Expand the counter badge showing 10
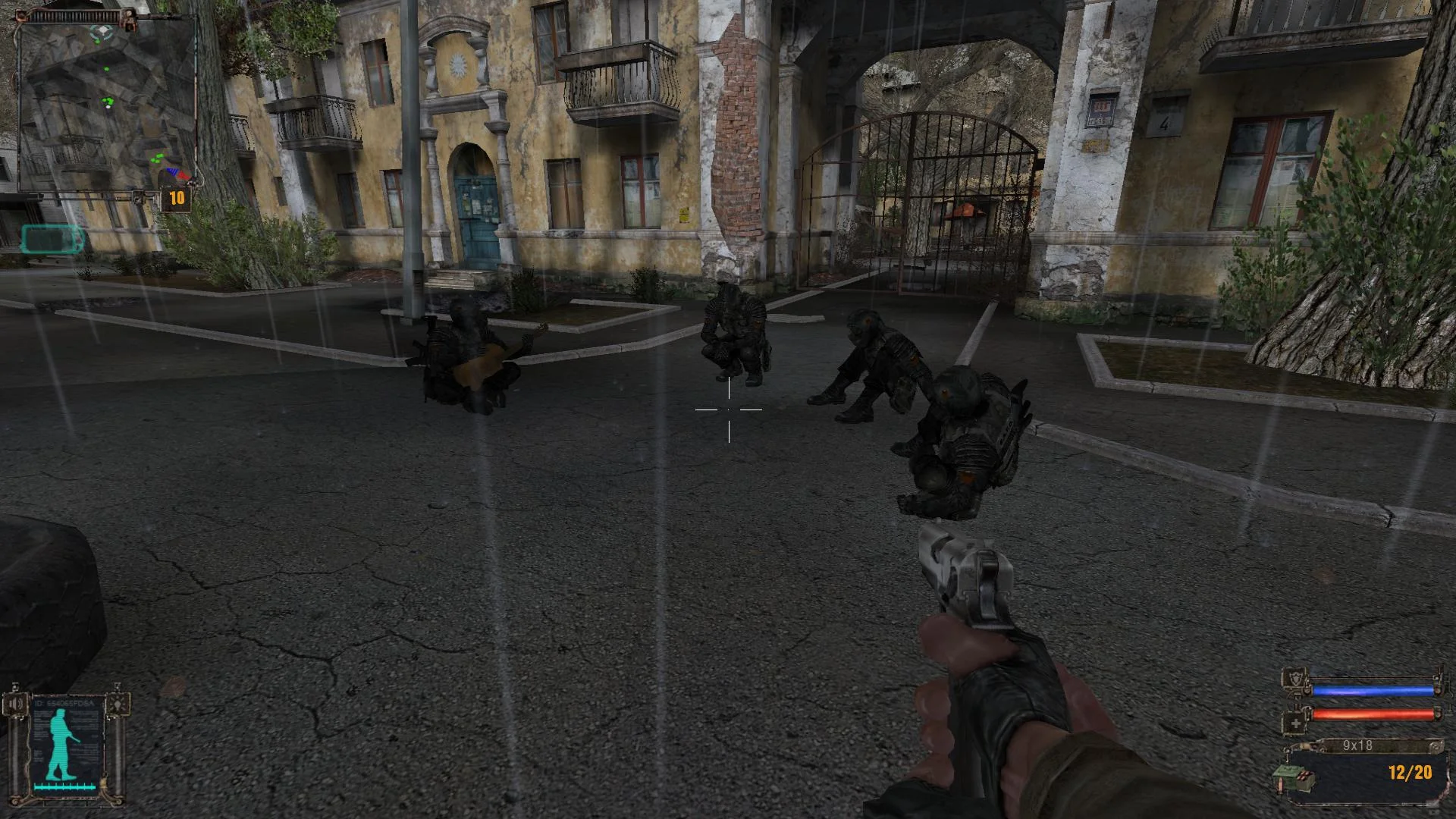Screen dimensions: 1456x819 click(177, 196)
